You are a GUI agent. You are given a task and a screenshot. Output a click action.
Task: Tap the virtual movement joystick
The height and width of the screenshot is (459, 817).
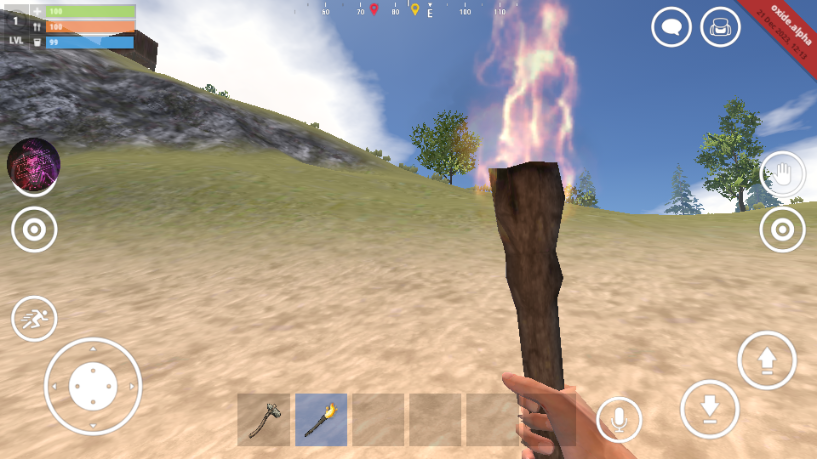93,386
